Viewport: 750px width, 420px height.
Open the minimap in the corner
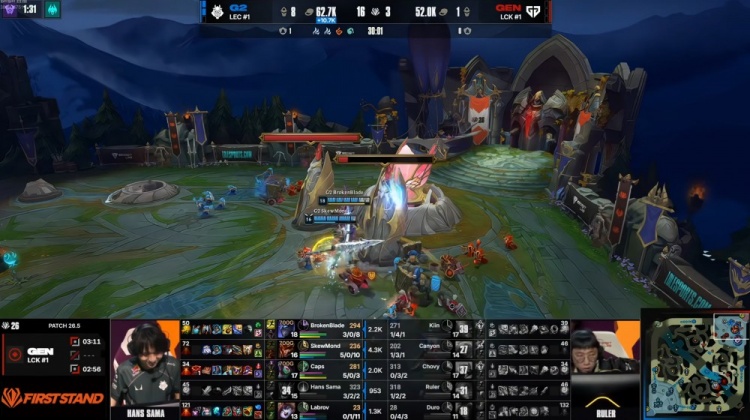tap(694, 364)
